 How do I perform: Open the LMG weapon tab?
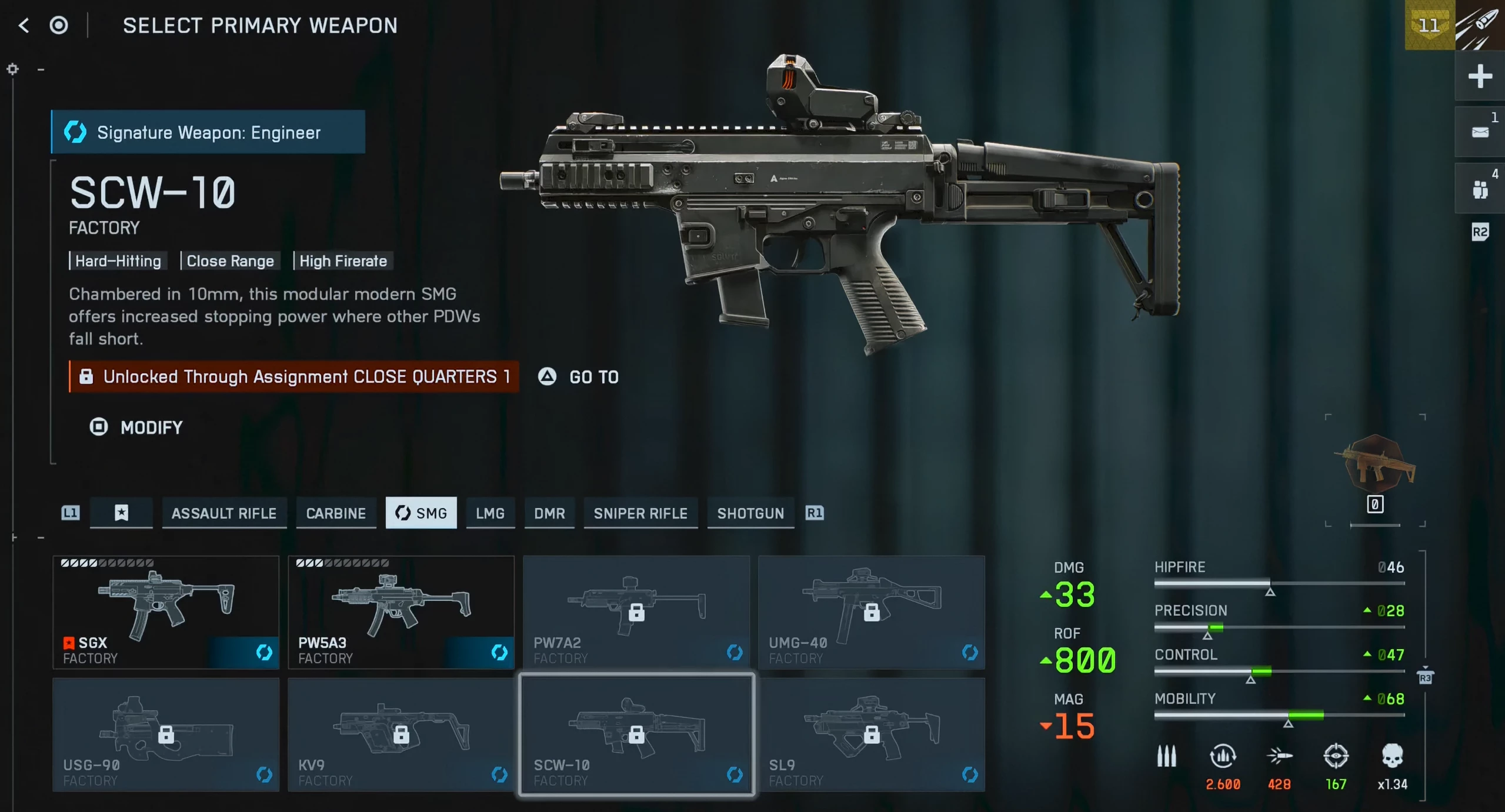point(490,513)
